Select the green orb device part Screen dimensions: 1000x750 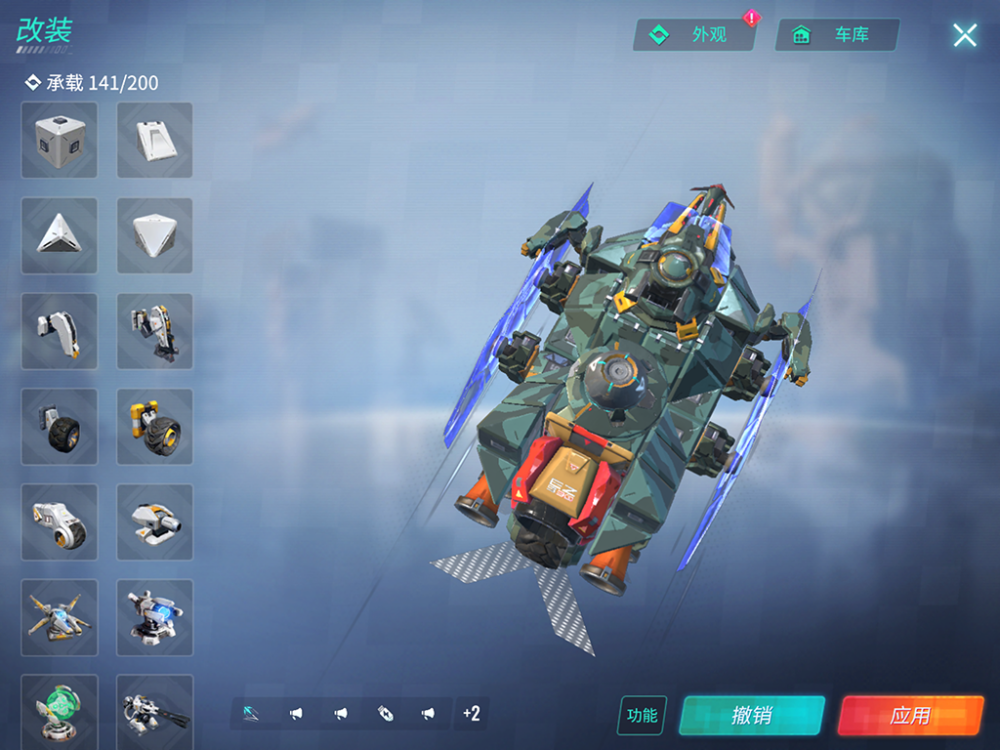[x=59, y=710]
